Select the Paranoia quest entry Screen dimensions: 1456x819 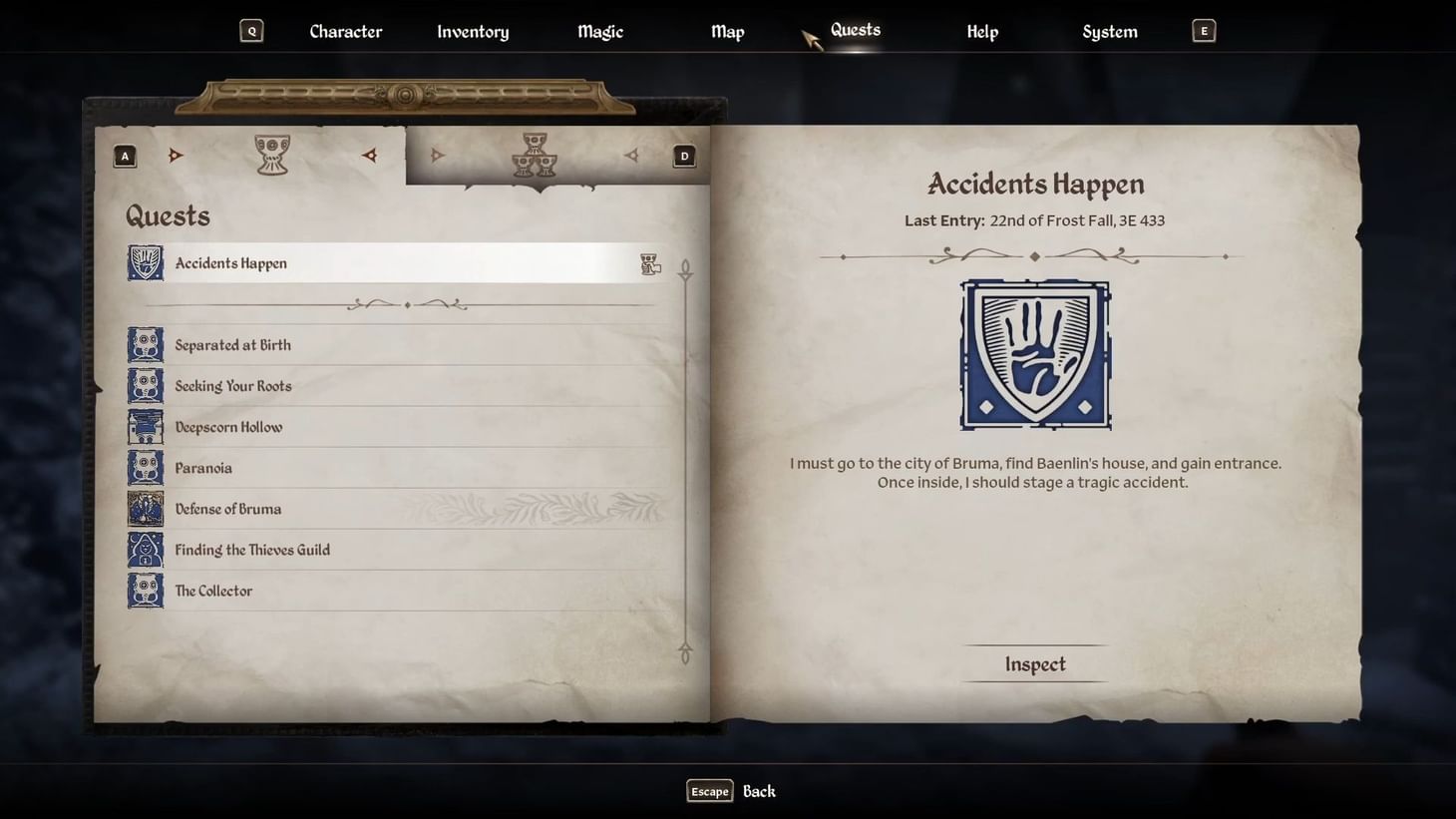tap(203, 467)
